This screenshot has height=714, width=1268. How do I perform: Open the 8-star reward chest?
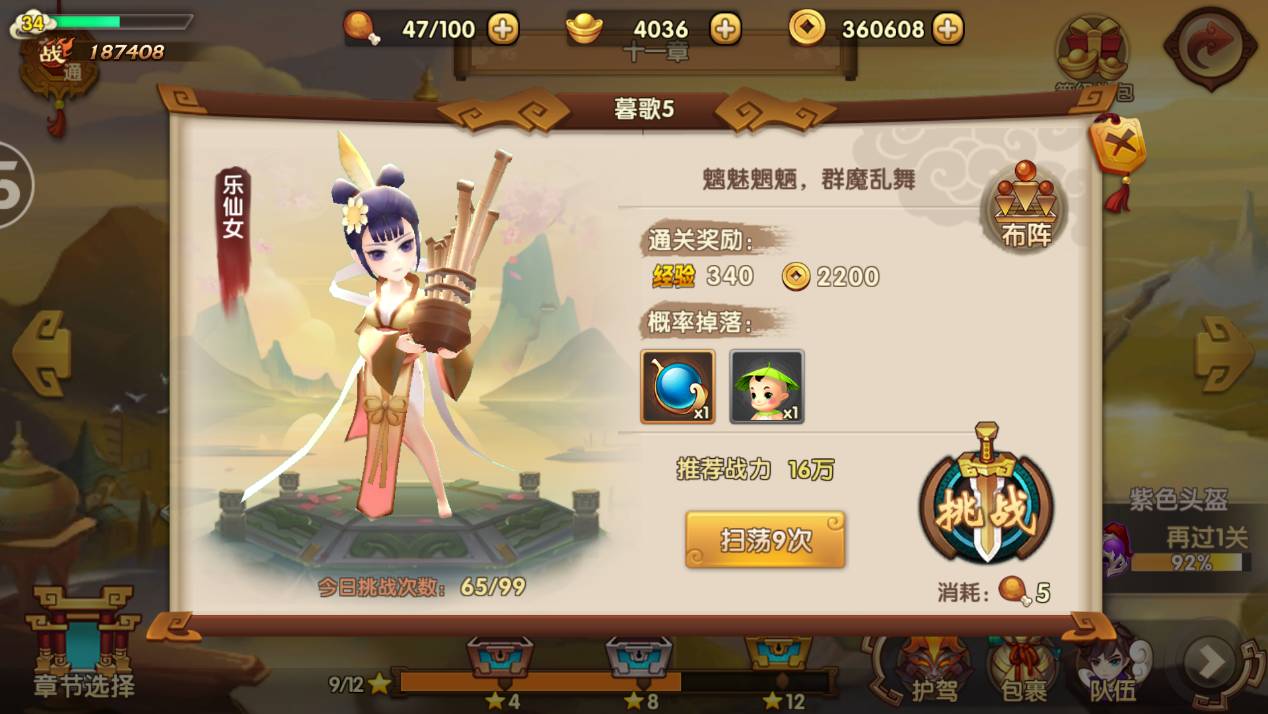click(638, 660)
